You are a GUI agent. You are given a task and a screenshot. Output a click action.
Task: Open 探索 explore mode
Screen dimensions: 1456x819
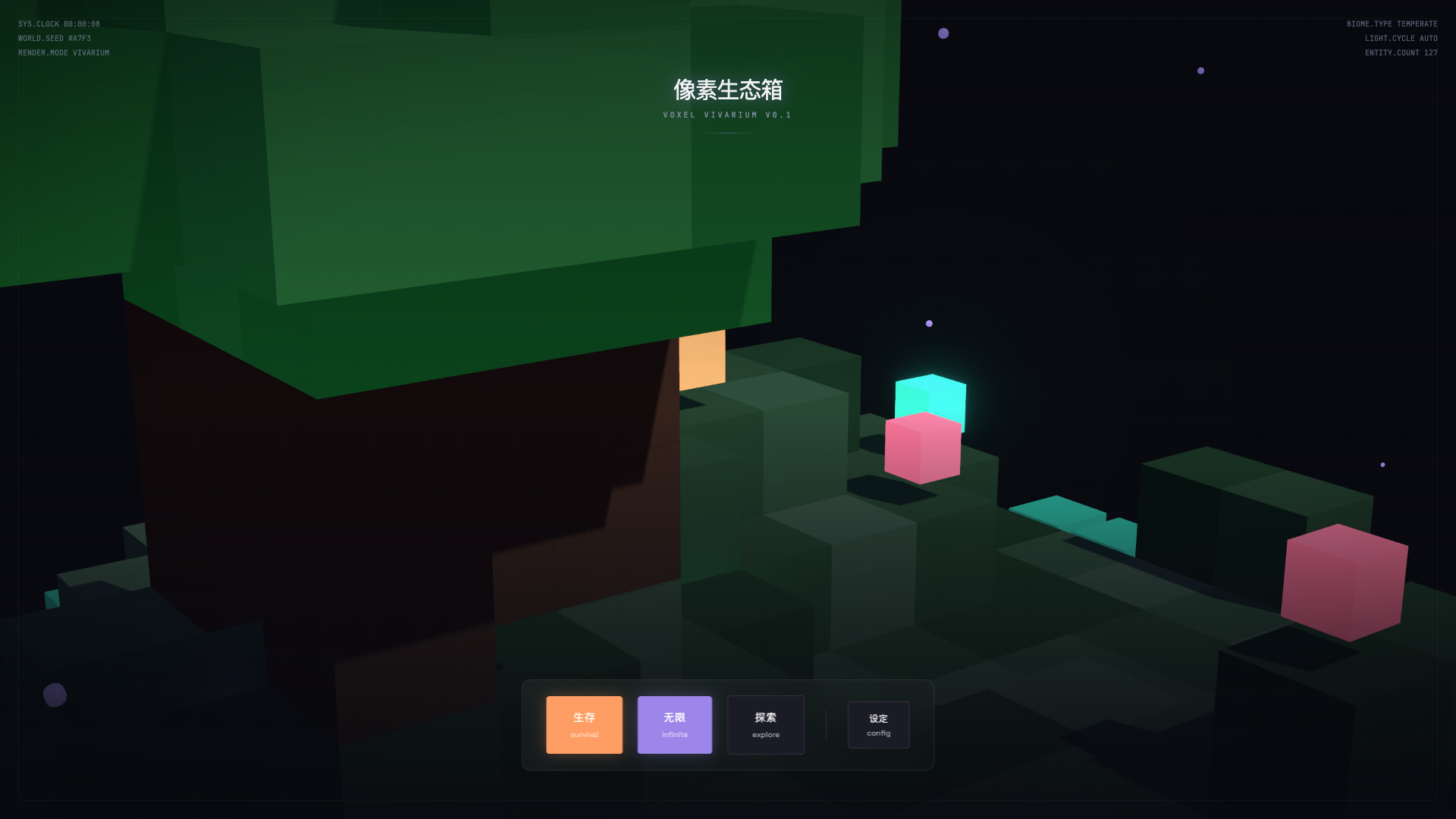pyautogui.click(x=765, y=724)
